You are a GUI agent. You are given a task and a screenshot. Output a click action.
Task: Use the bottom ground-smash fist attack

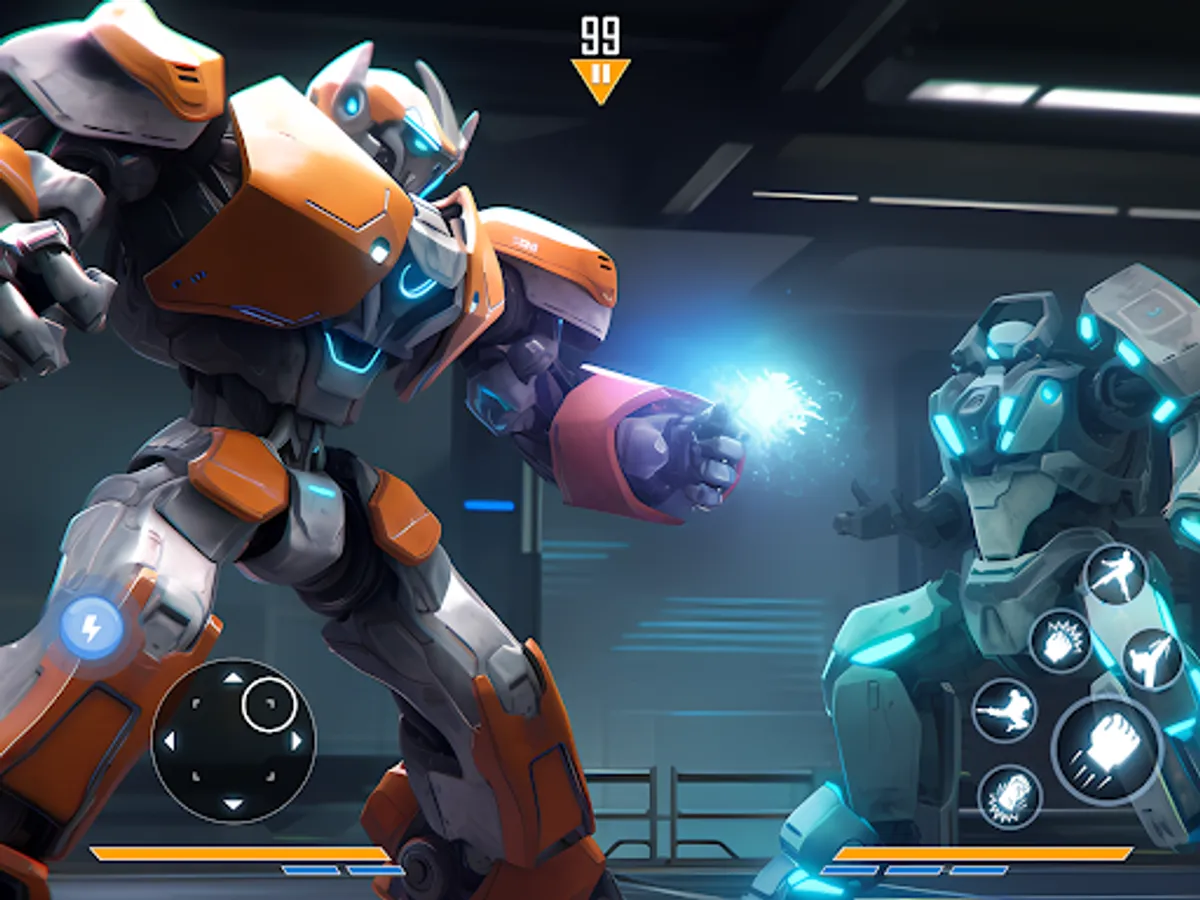[1010, 797]
